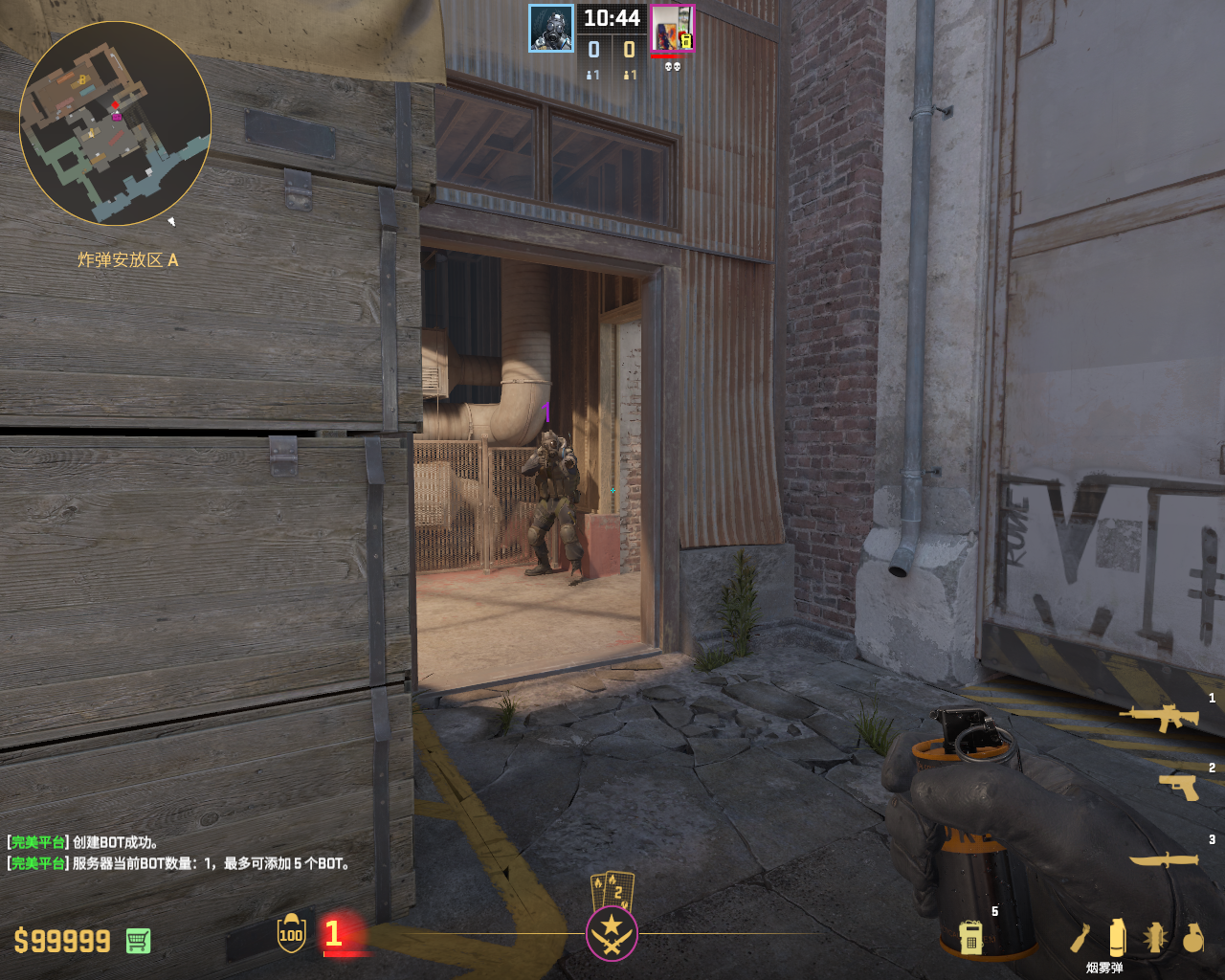
Task: Pick the flashbang grenade icon
Action: [x=1155, y=938]
